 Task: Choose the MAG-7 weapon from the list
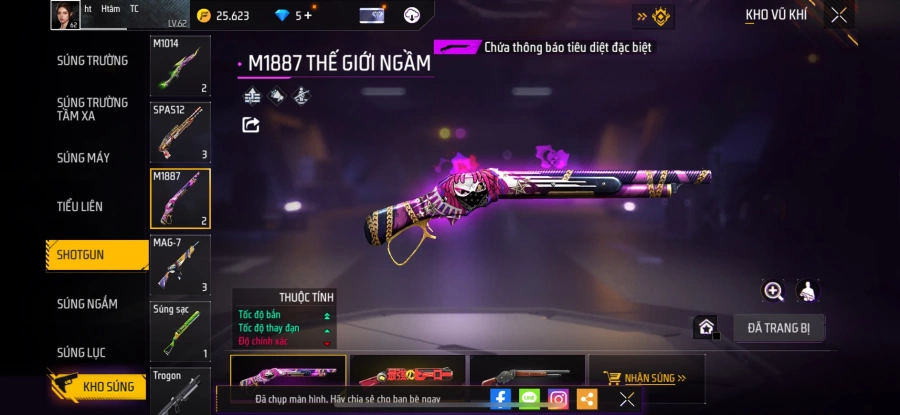click(180, 265)
